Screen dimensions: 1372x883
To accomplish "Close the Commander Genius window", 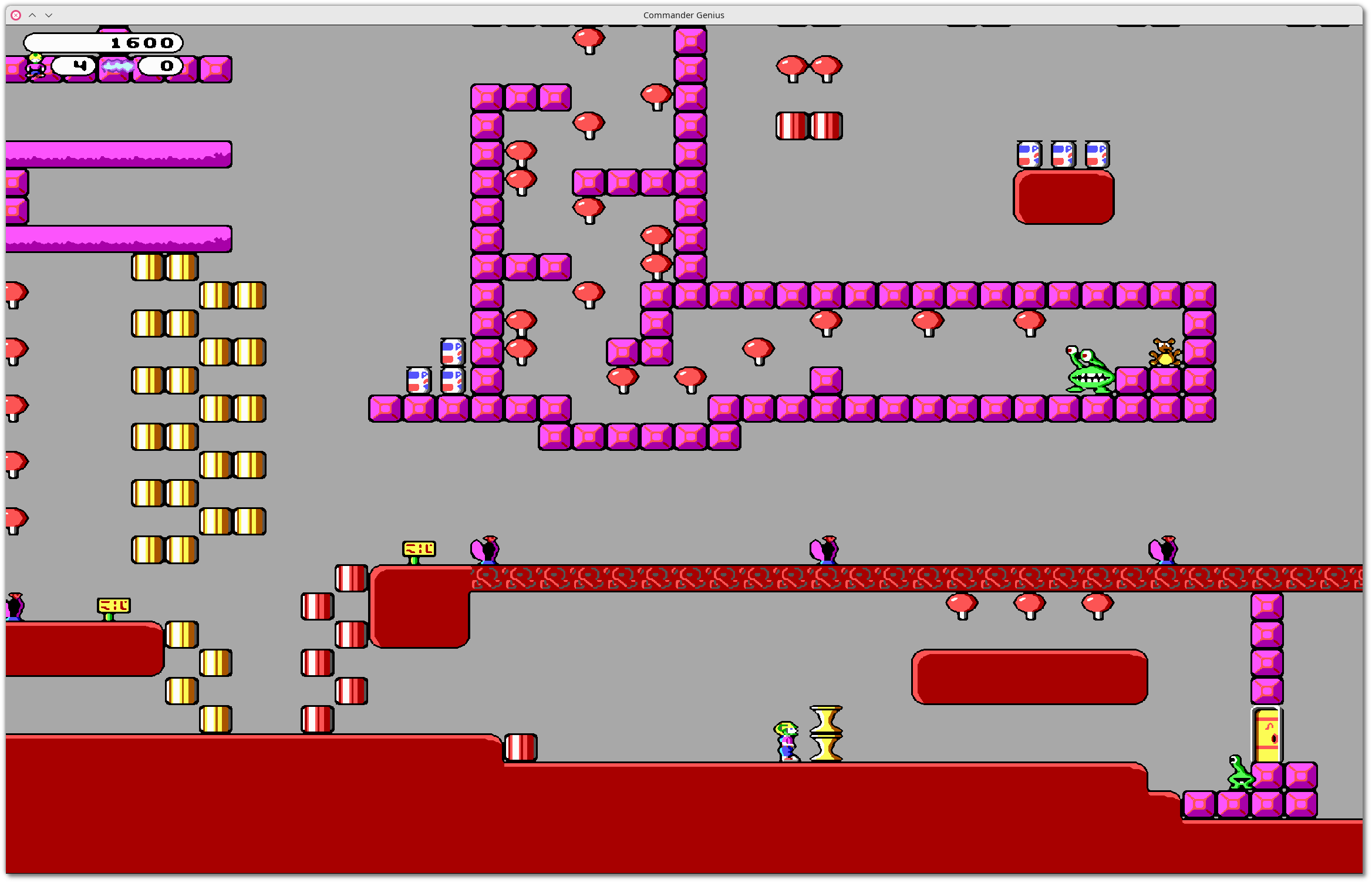I will pos(15,15).
